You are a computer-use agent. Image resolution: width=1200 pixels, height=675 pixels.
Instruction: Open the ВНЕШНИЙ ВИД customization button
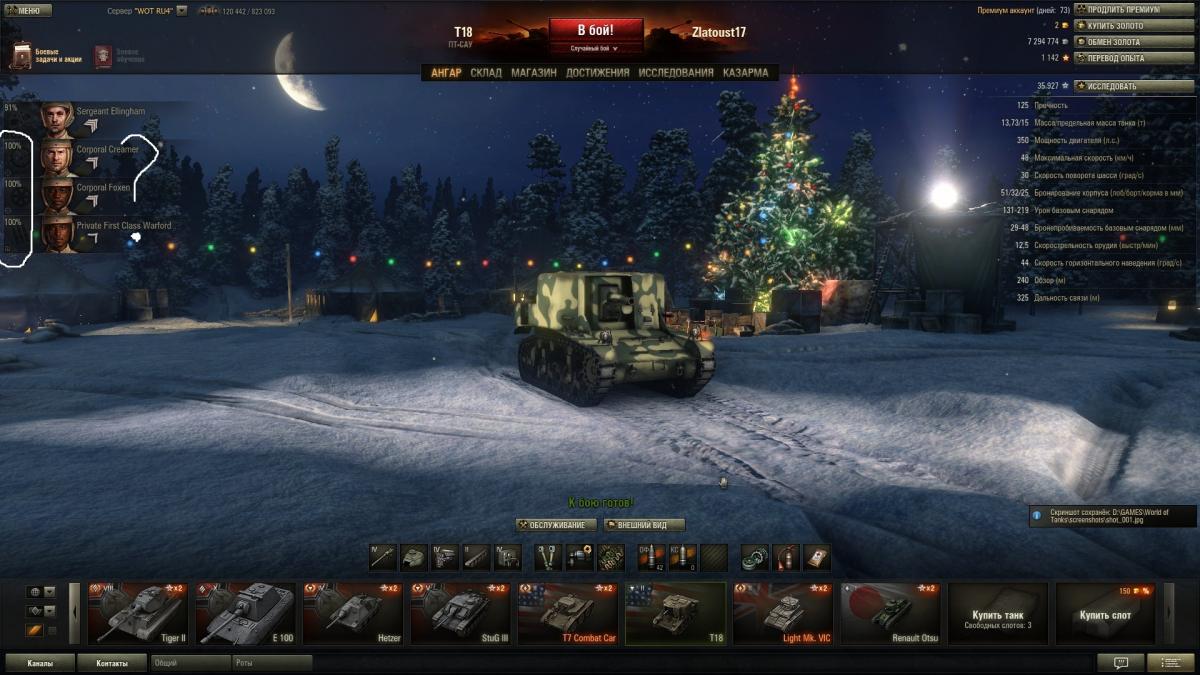click(644, 525)
